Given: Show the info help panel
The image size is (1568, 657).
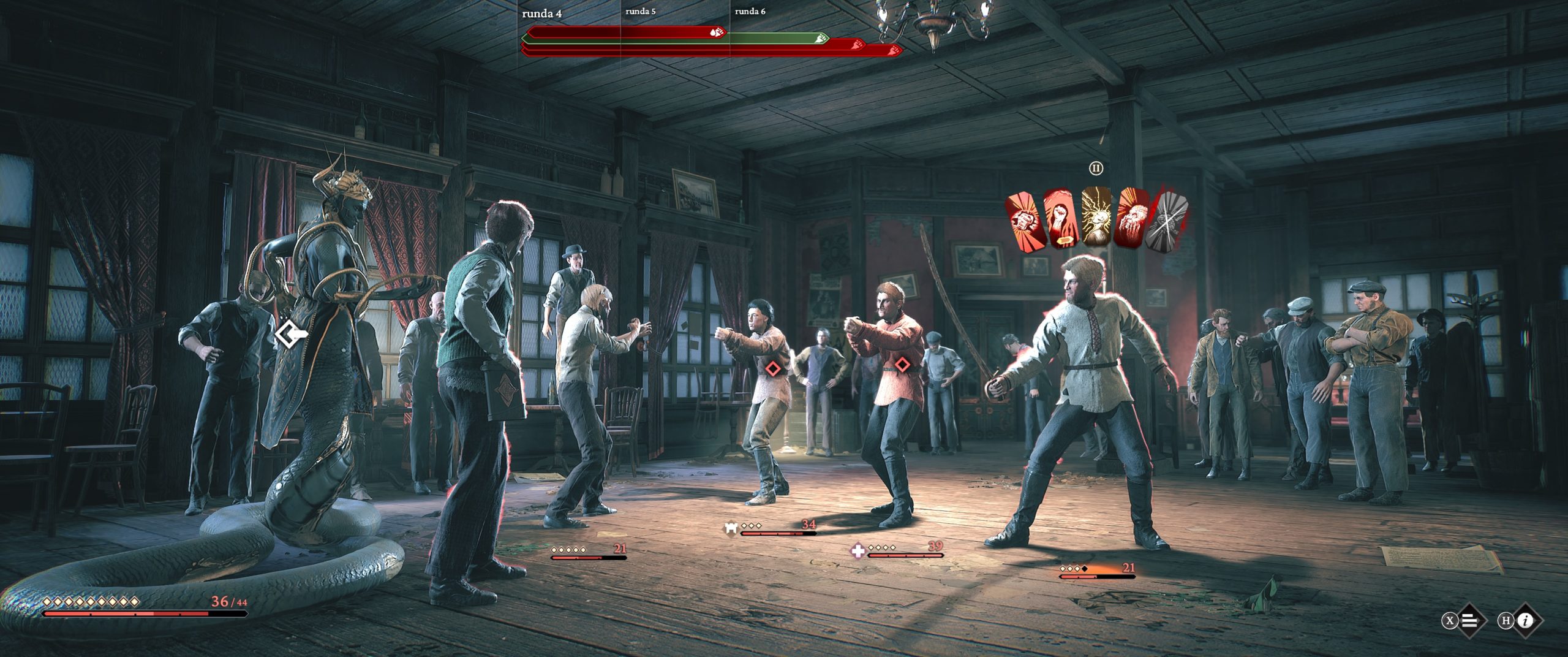Looking at the screenshot, I should click(1526, 620).
